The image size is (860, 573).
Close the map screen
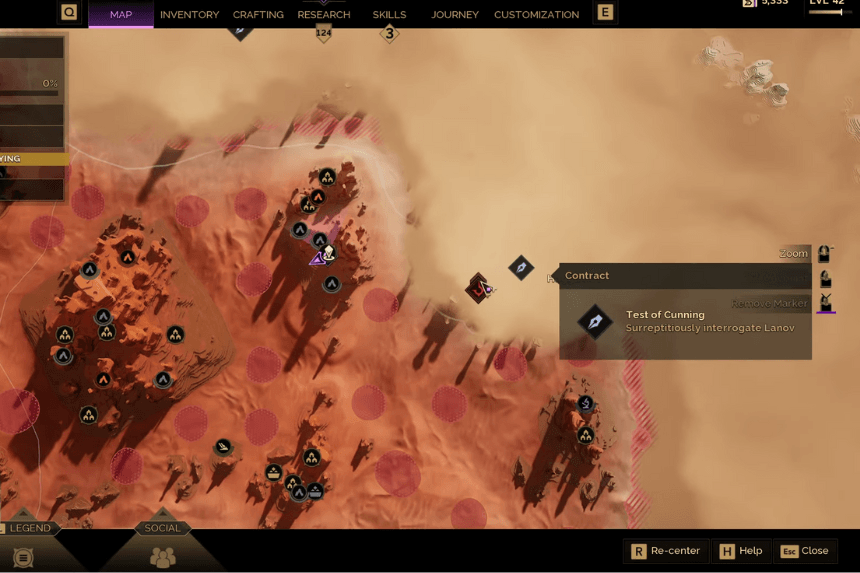(805, 551)
